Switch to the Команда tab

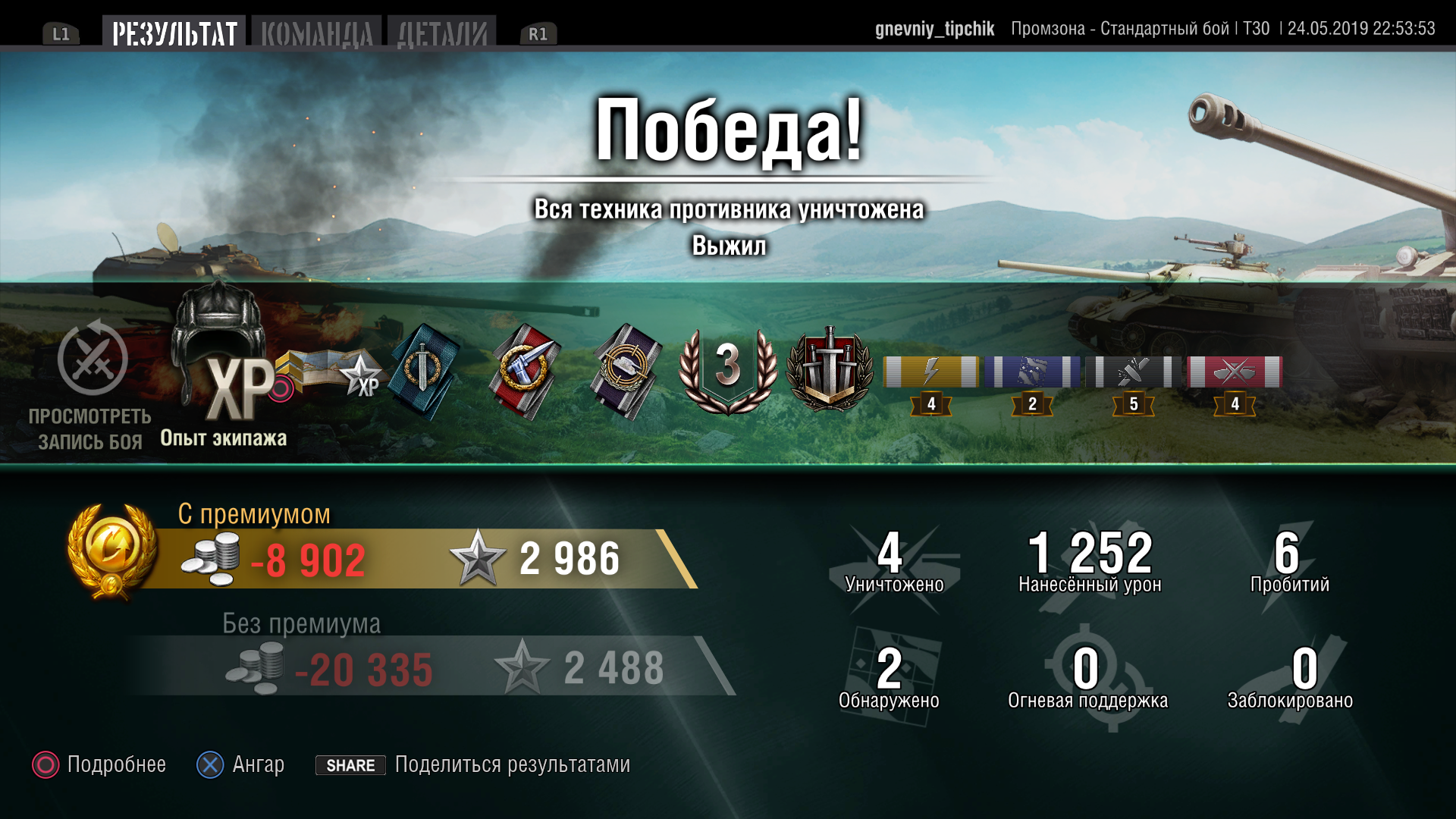317,34
